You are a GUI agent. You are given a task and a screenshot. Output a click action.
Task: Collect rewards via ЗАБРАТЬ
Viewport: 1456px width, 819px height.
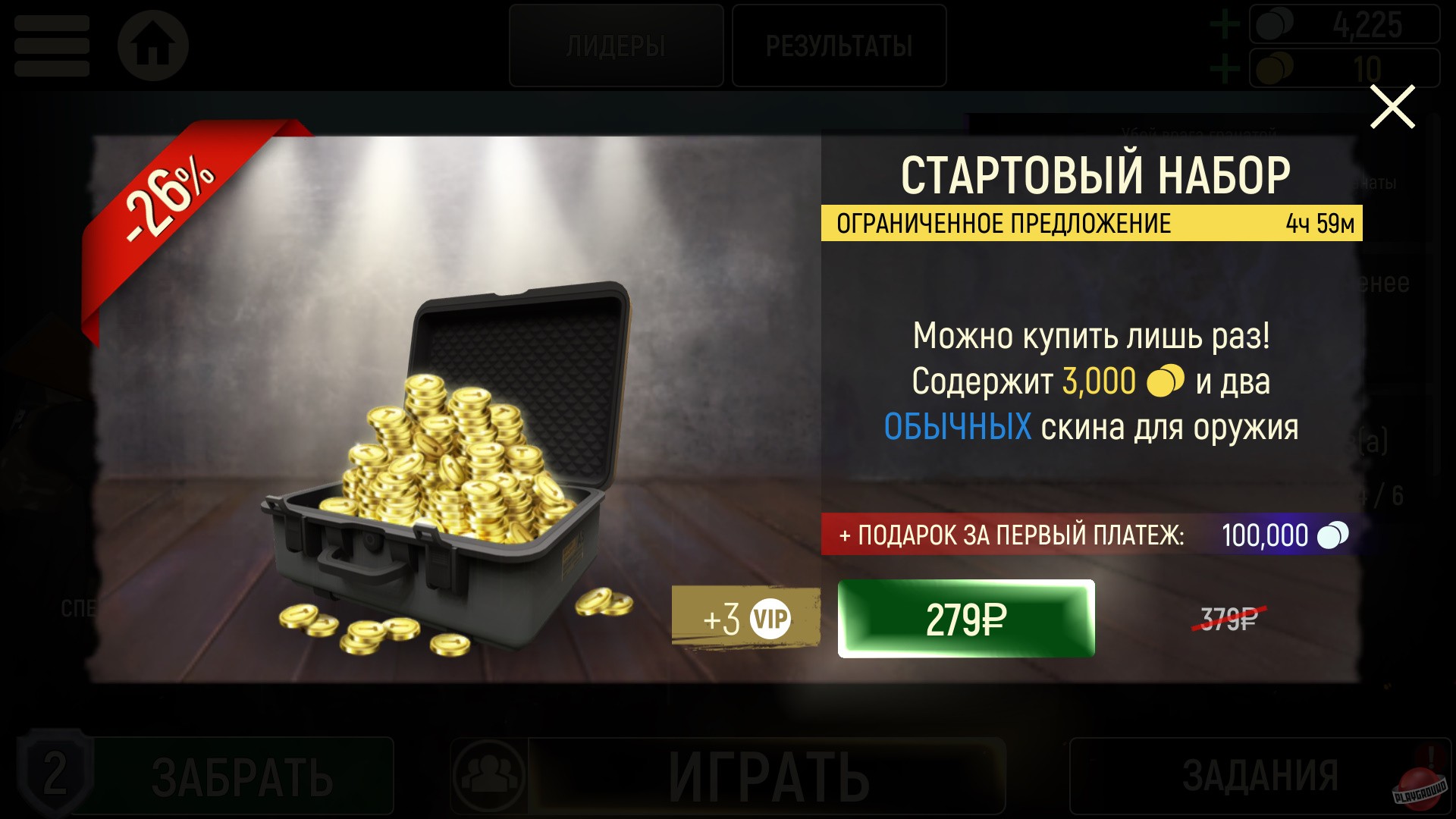(243, 775)
